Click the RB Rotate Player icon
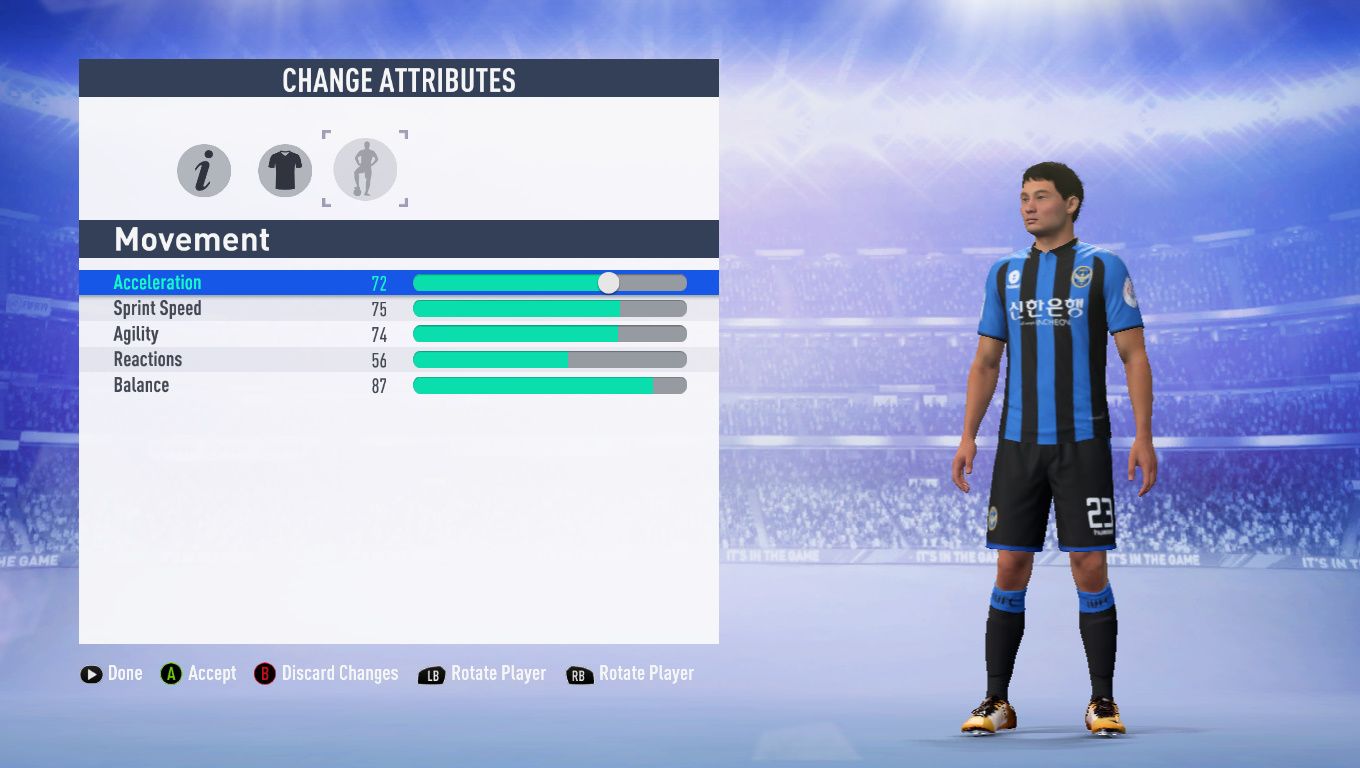Viewport: 1360px width, 768px height. point(579,673)
